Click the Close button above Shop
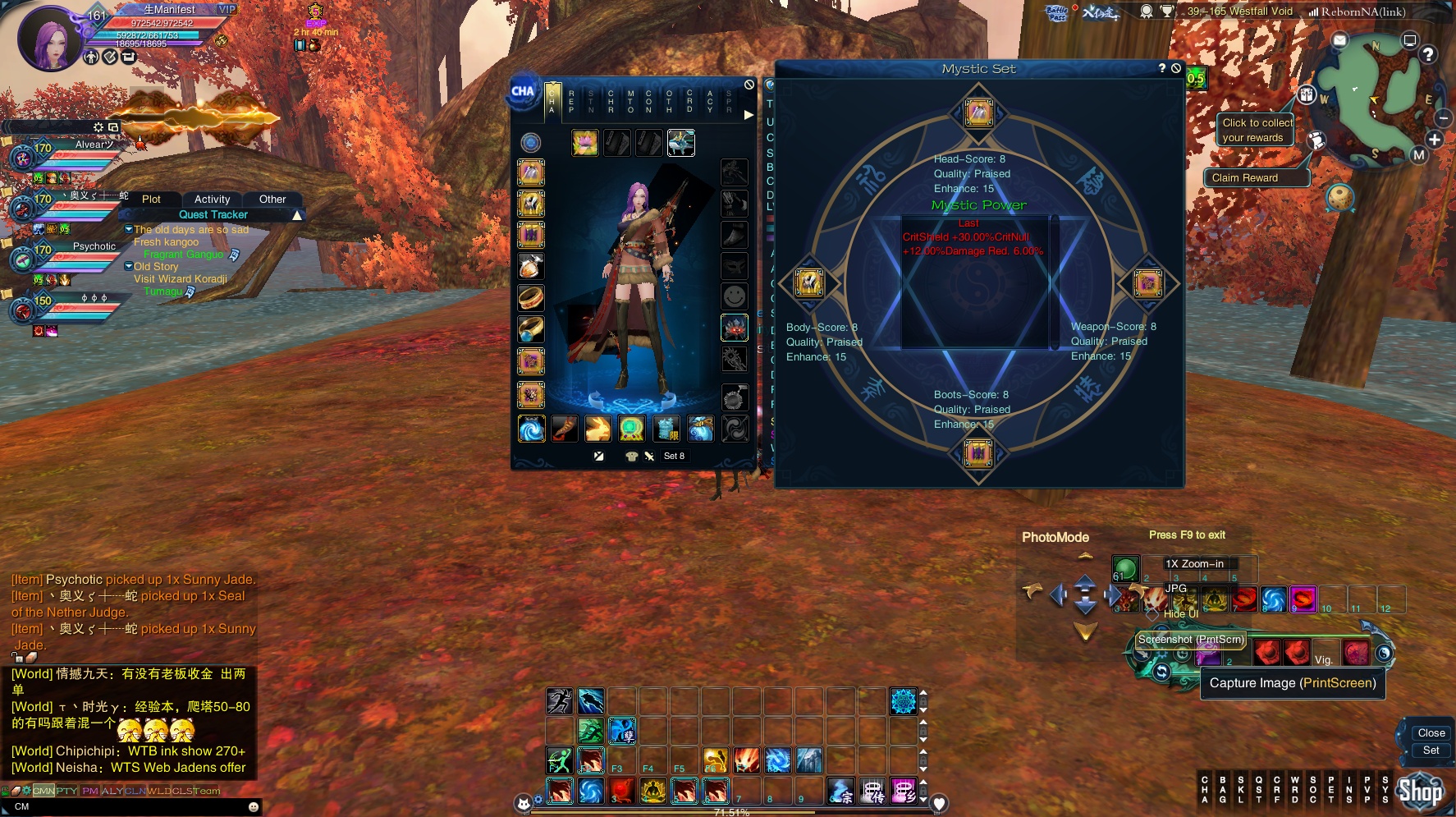Viewport: 1456px width, 817px height. (1431, 733)
